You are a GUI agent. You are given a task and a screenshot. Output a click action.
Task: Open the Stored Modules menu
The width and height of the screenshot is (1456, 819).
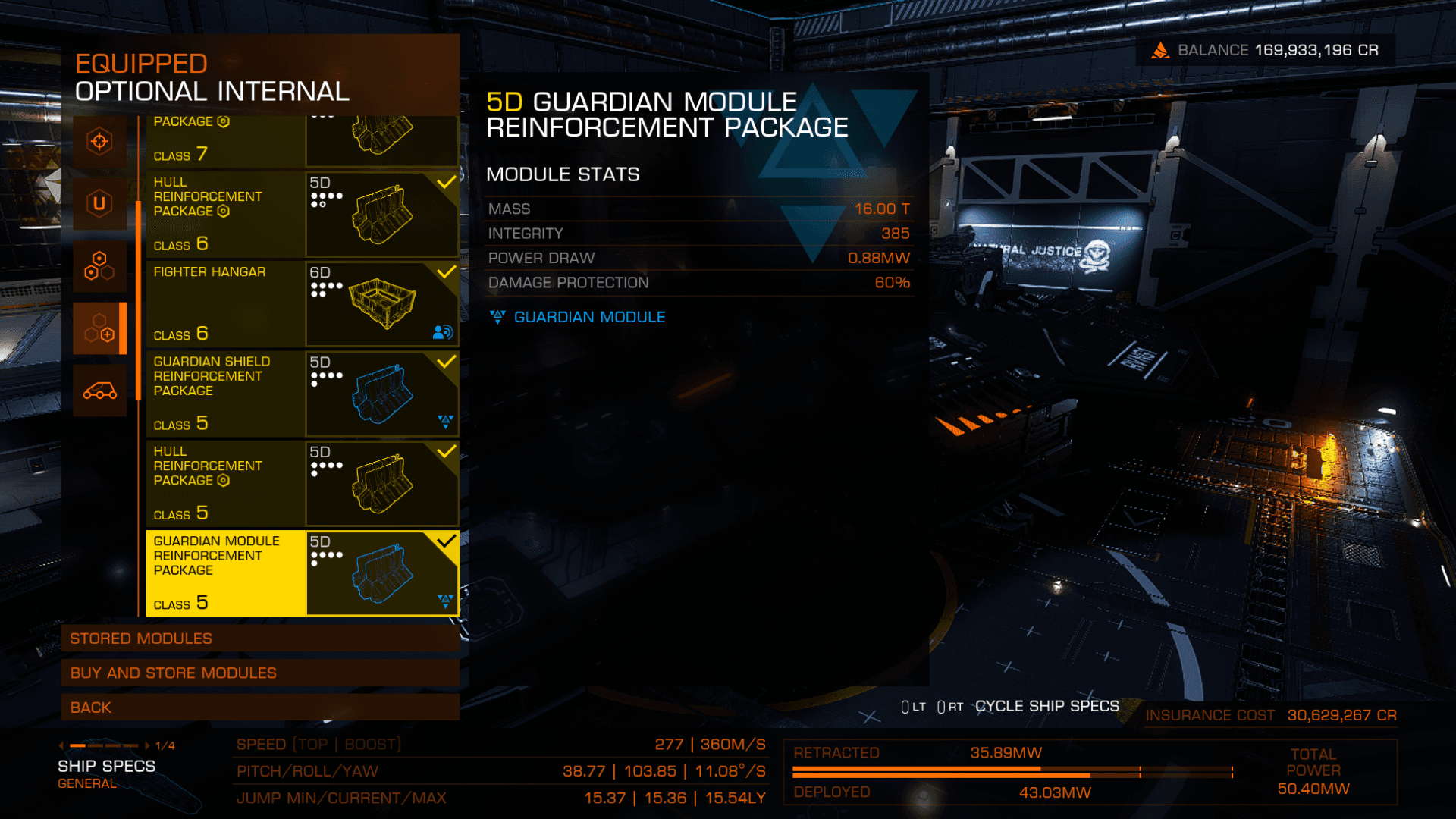click(x=260, y=639)
